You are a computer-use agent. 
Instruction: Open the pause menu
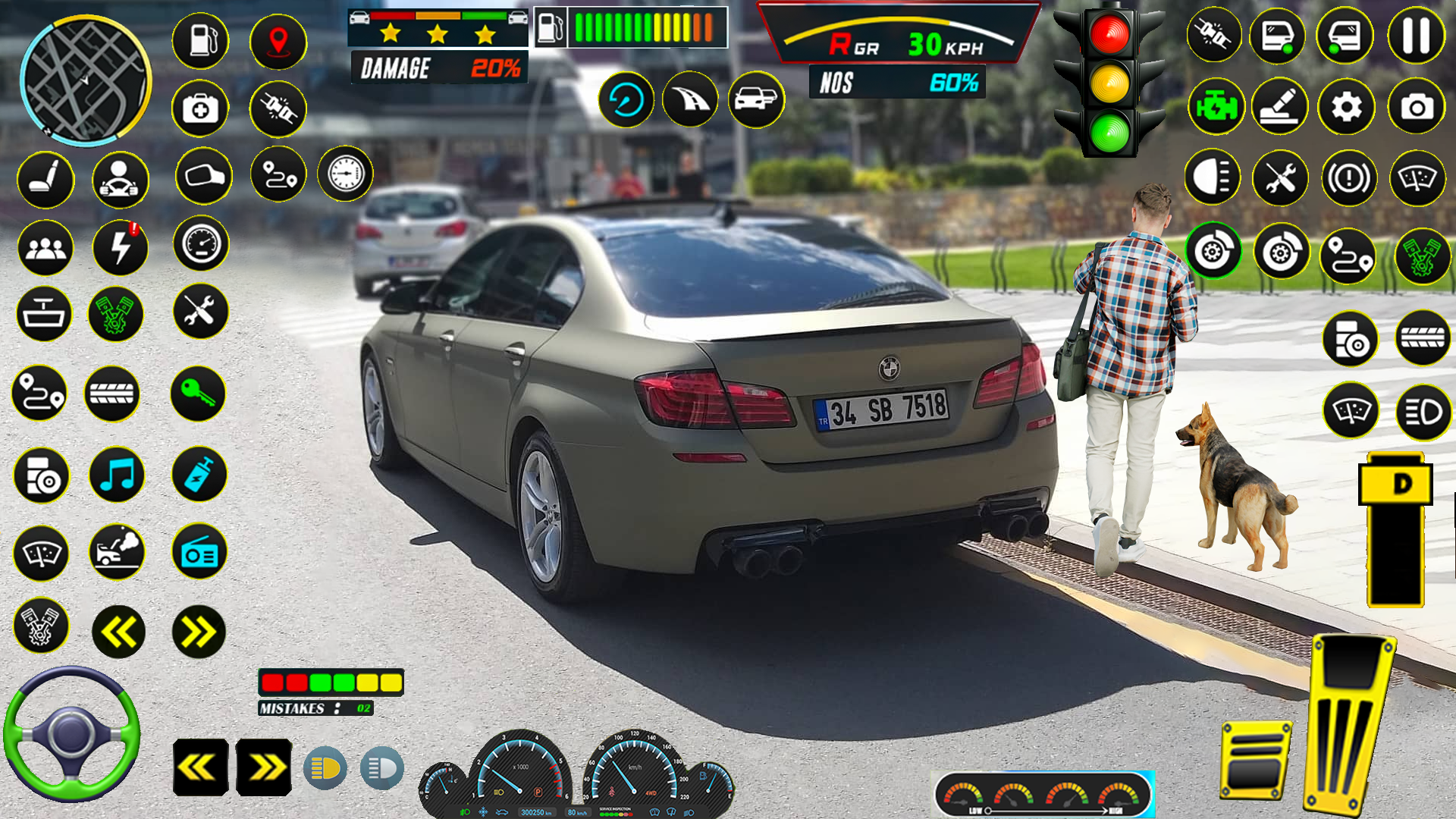pos(1412,35)
